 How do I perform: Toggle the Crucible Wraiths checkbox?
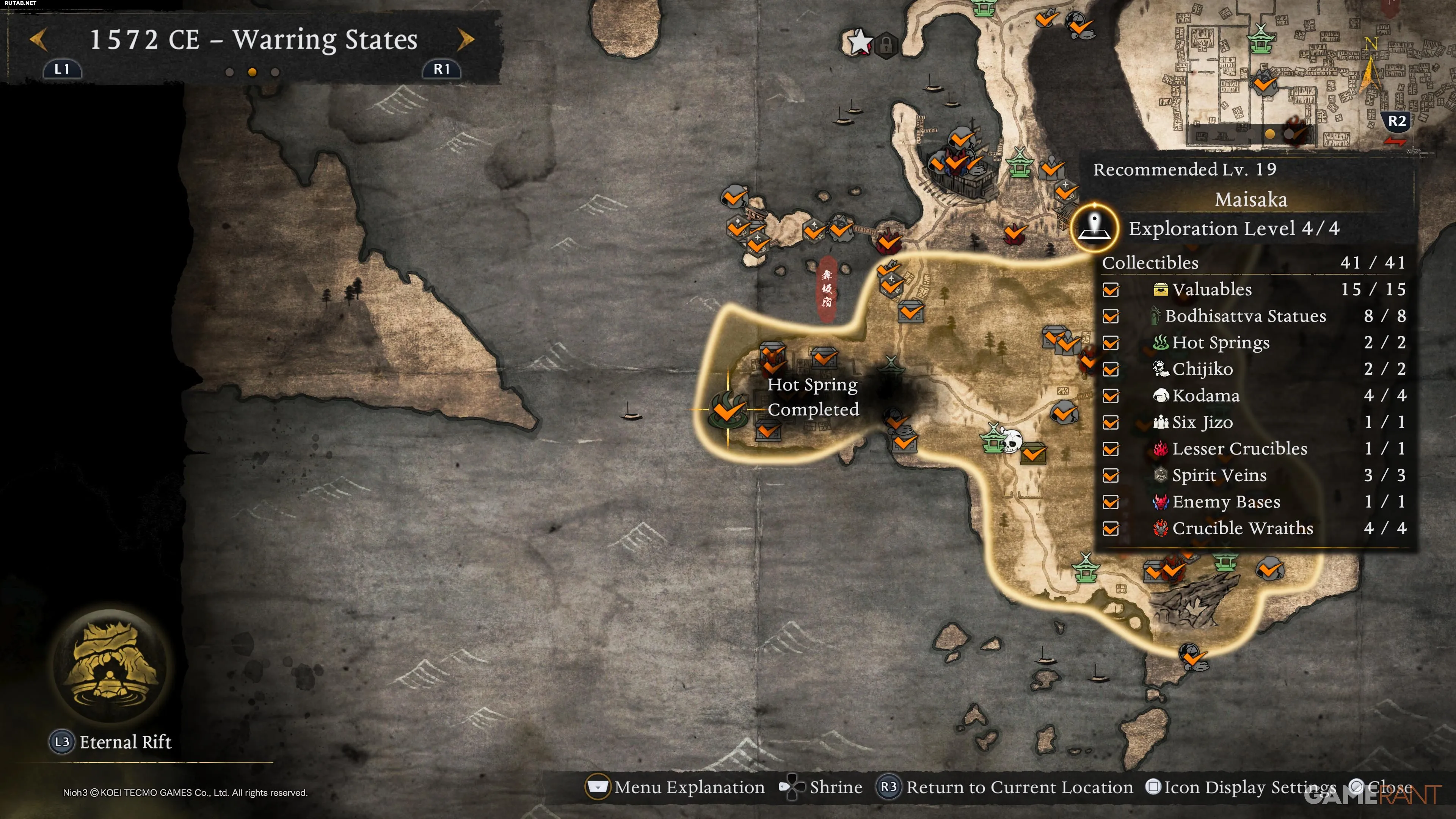[x=1111, y=529]
